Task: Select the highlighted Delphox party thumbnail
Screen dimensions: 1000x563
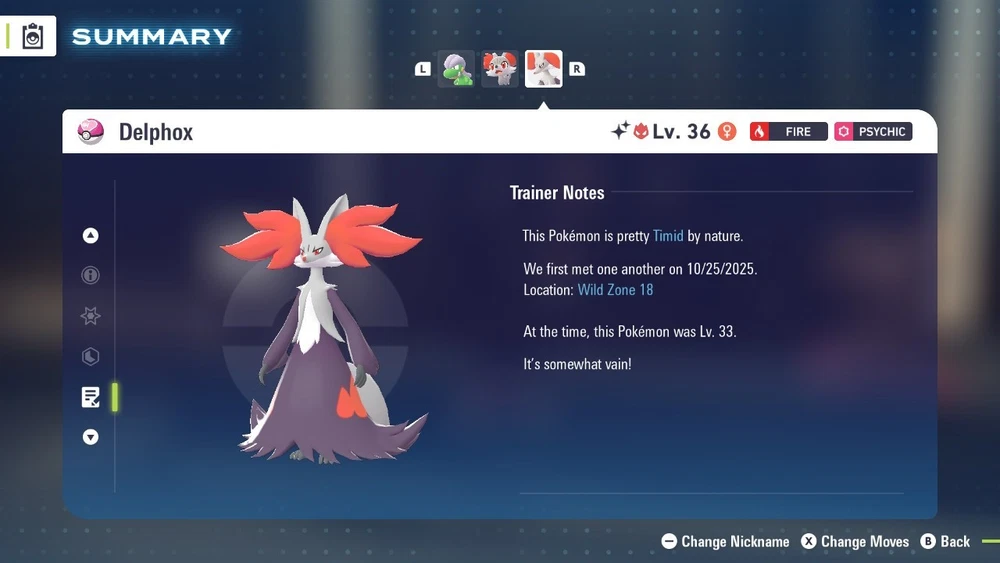Action: pyautogui.click(x=543, y=69)
